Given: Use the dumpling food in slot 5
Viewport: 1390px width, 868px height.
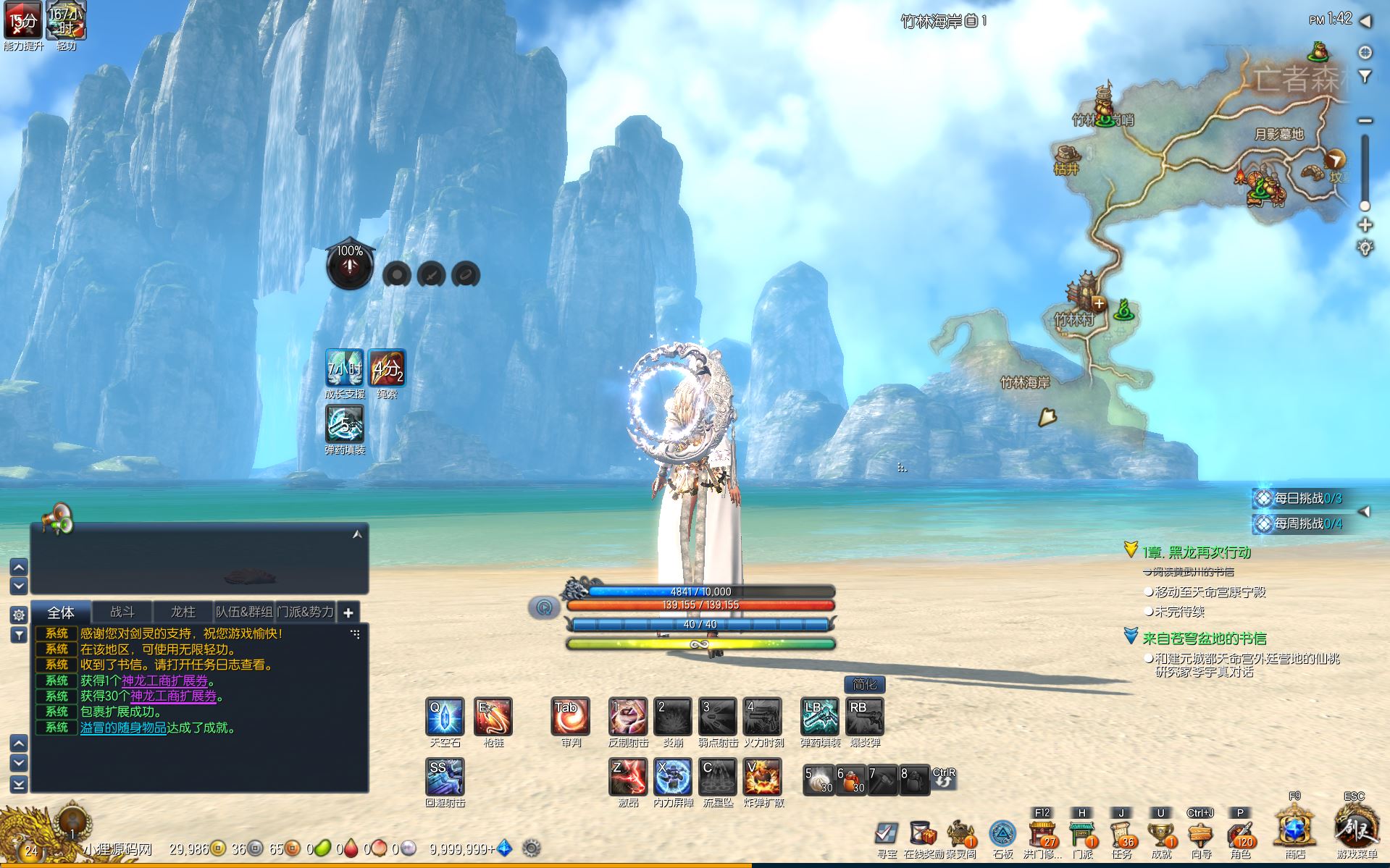Looking at the screenshot, I should point(819,780).
